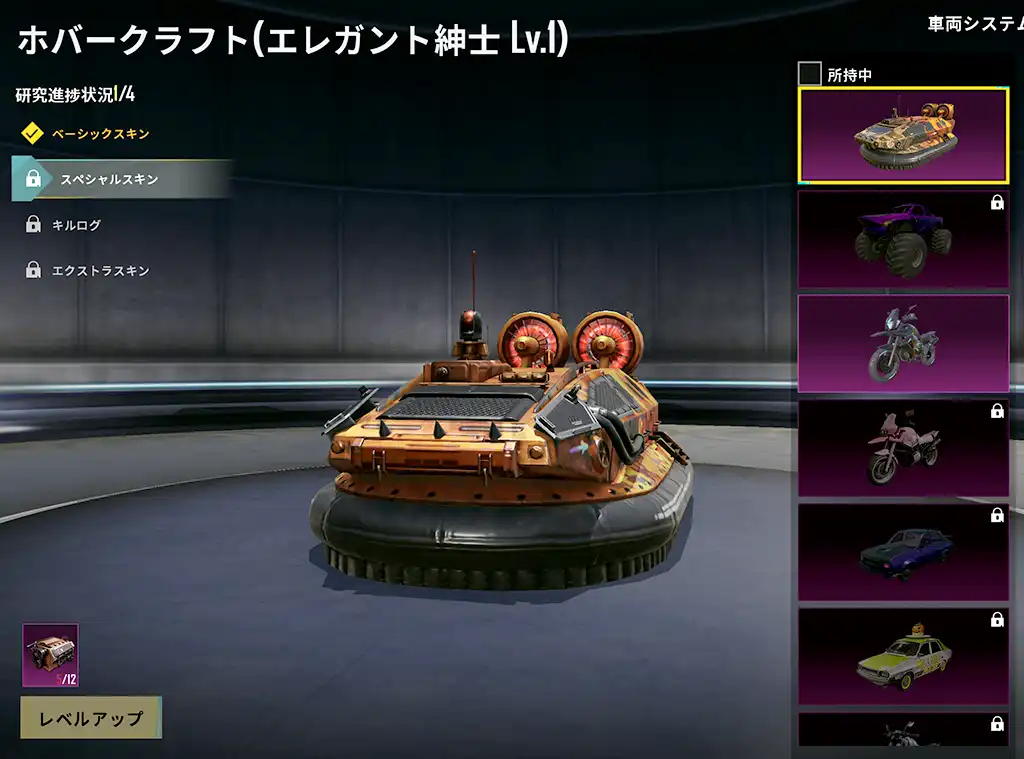Select the silver motorcycle thumbnail

(x=903, y=344)
